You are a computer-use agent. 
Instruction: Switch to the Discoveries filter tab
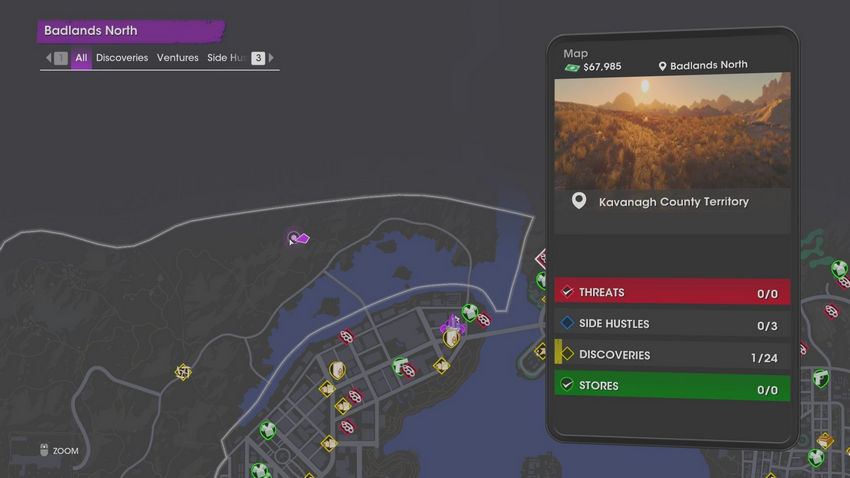point(122,58)
